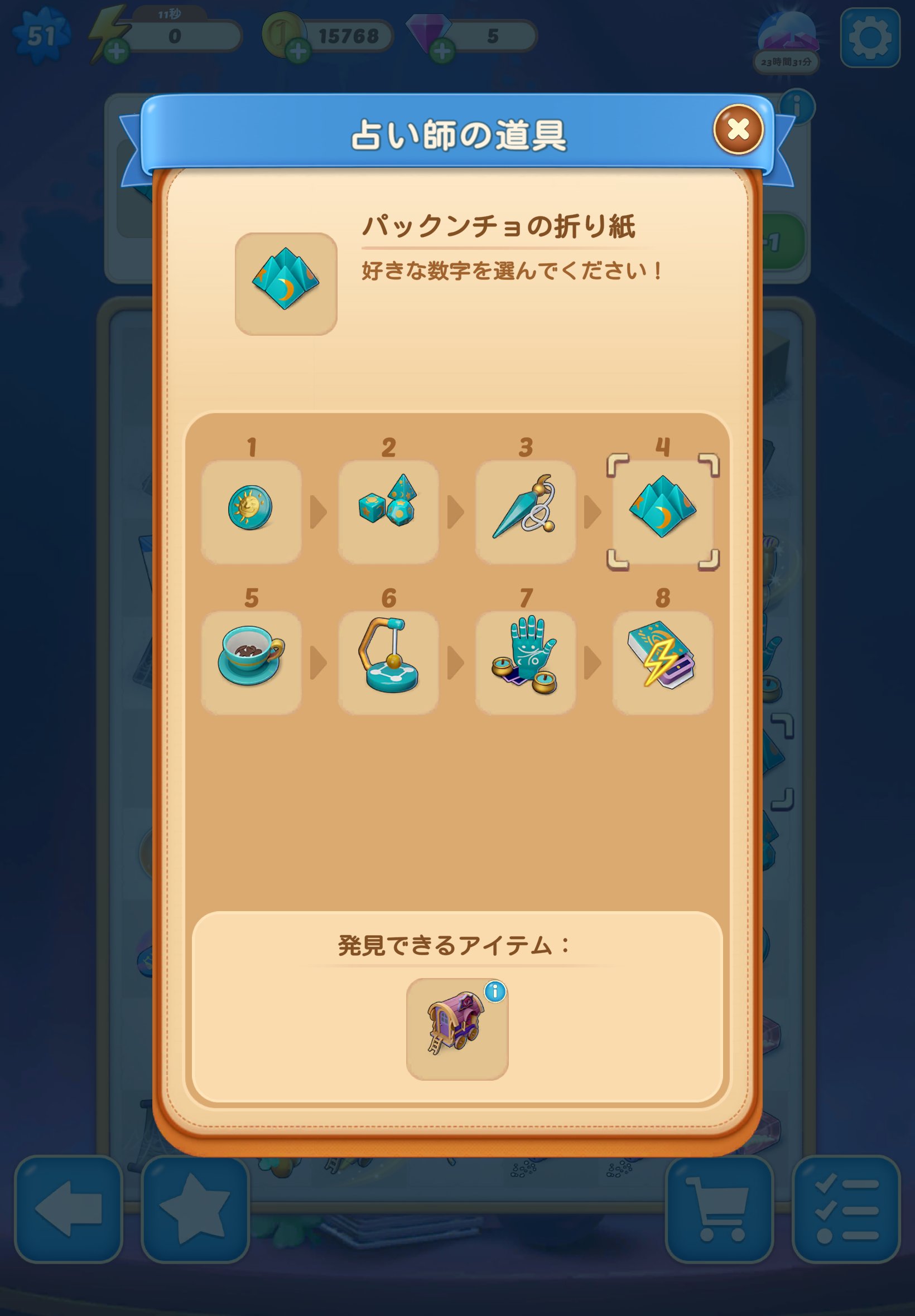915x1316 pixels.
Task: Select item 5, the coffee cup
Action: pos(252,660)
